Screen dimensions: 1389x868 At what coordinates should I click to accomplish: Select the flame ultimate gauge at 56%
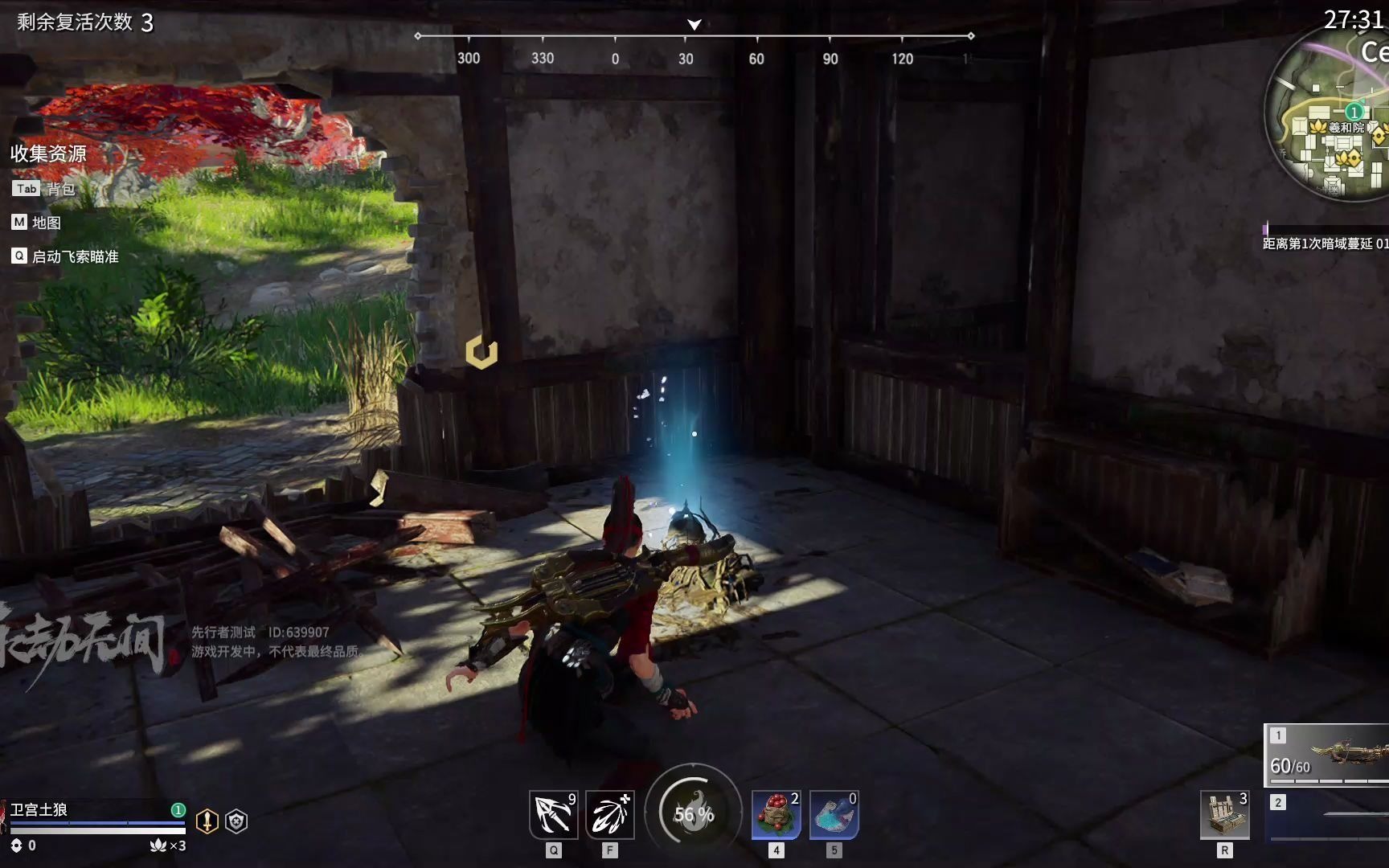pyautogui.click(x=693, y=813)
